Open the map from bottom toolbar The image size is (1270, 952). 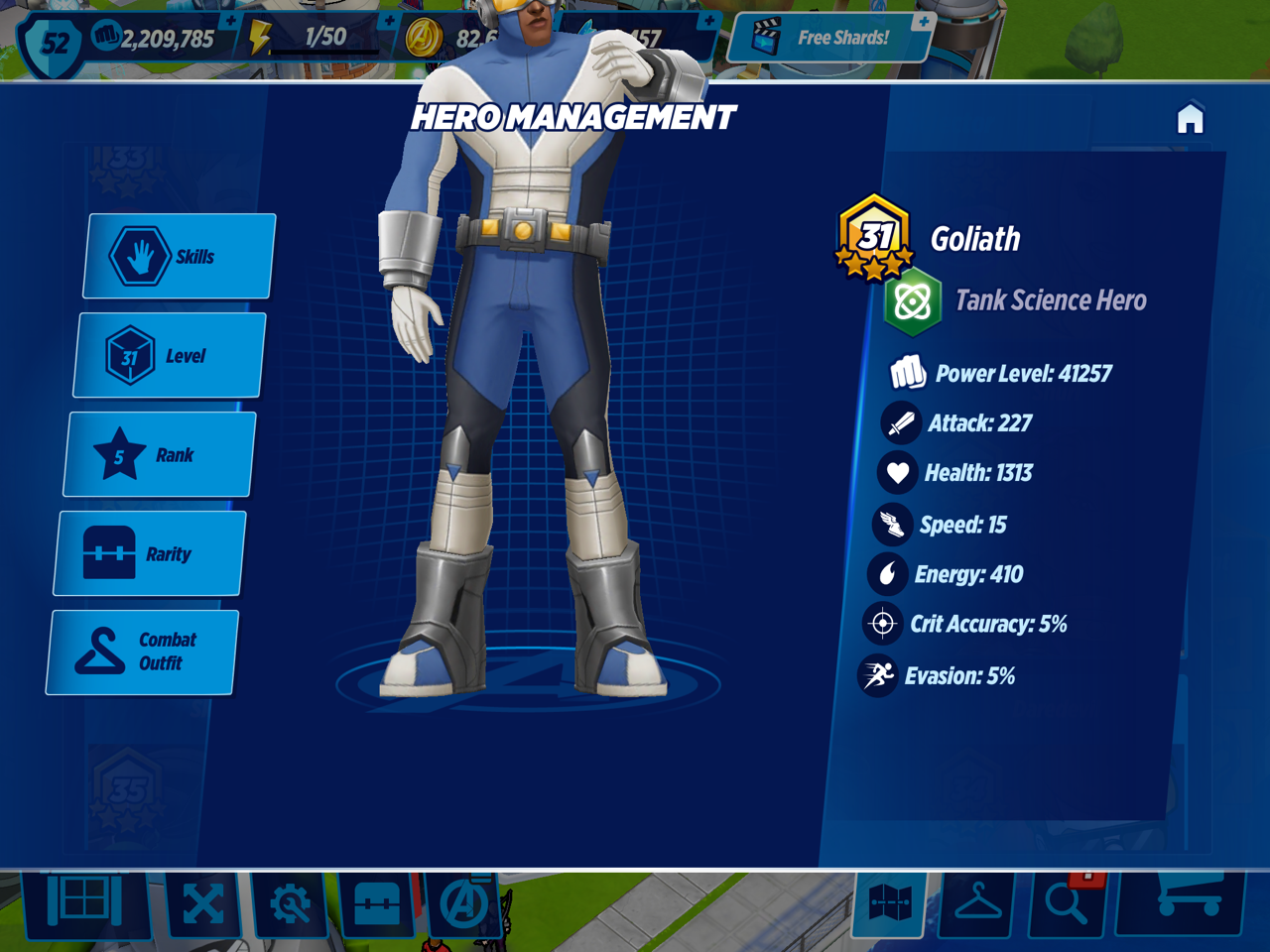[890, 903]
